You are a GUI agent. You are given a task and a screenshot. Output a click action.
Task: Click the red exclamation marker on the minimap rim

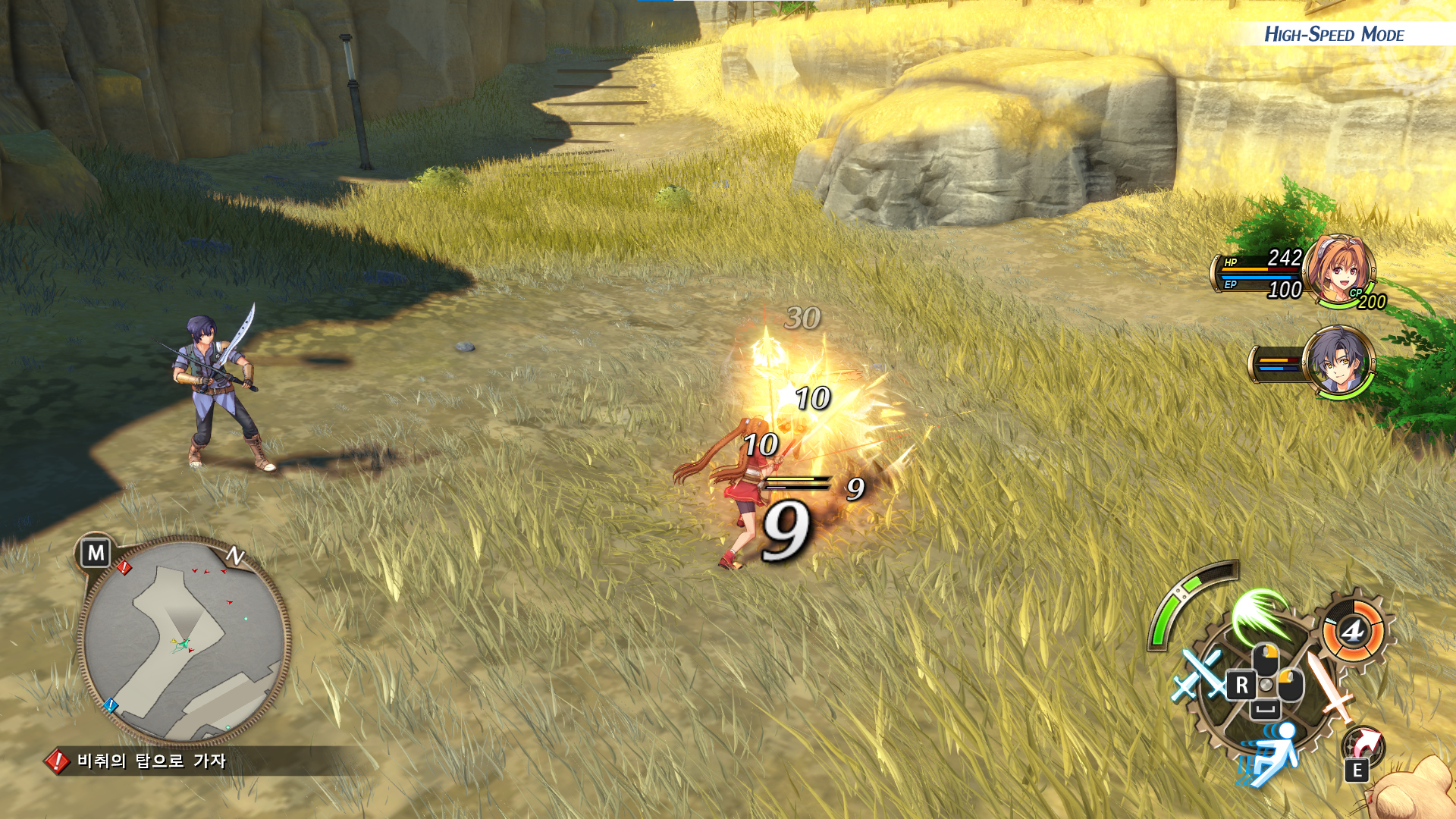(x=124, y=567)
